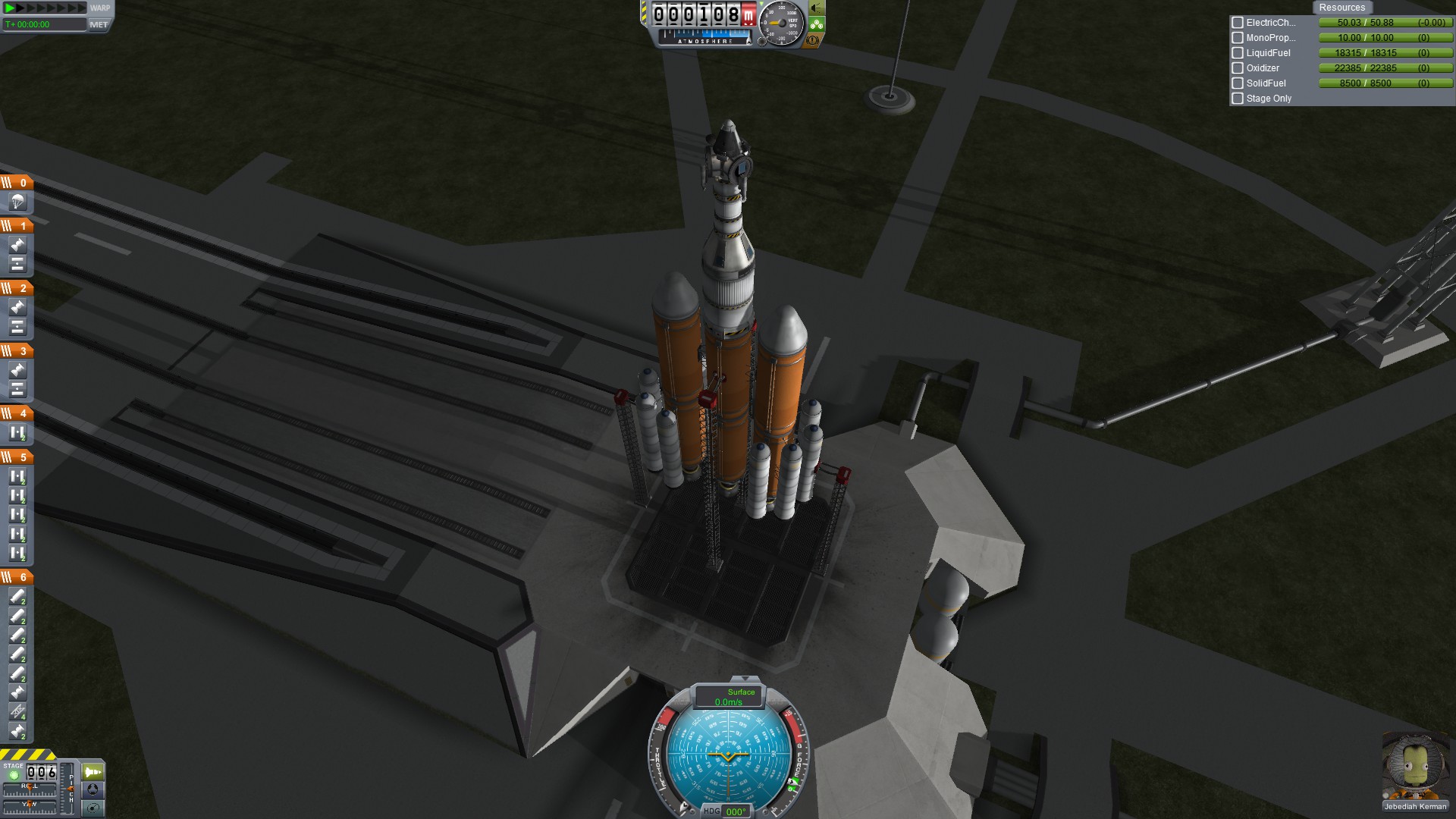Select Jebediah Kerman's crew portrait
This screenshot has height=819, width=1456.
pyautogui.click(x=1415, y=766)
